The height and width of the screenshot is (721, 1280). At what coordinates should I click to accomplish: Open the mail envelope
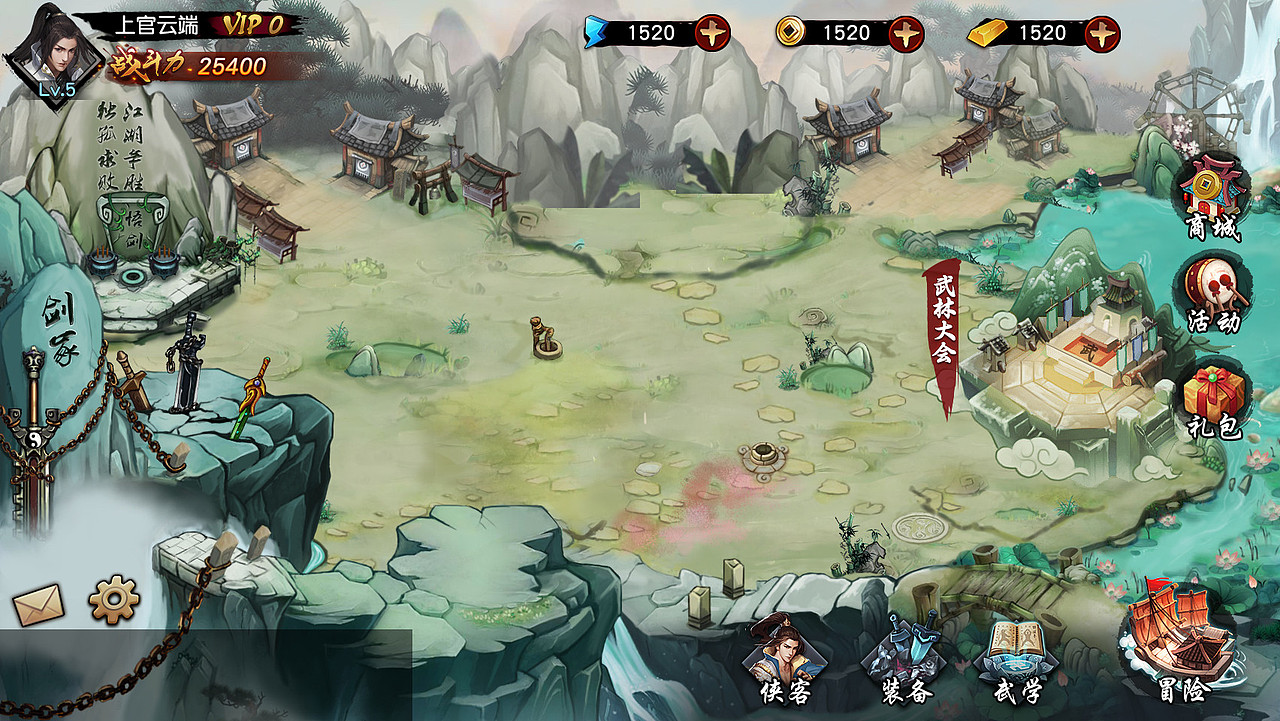click(x=38, y=604)
